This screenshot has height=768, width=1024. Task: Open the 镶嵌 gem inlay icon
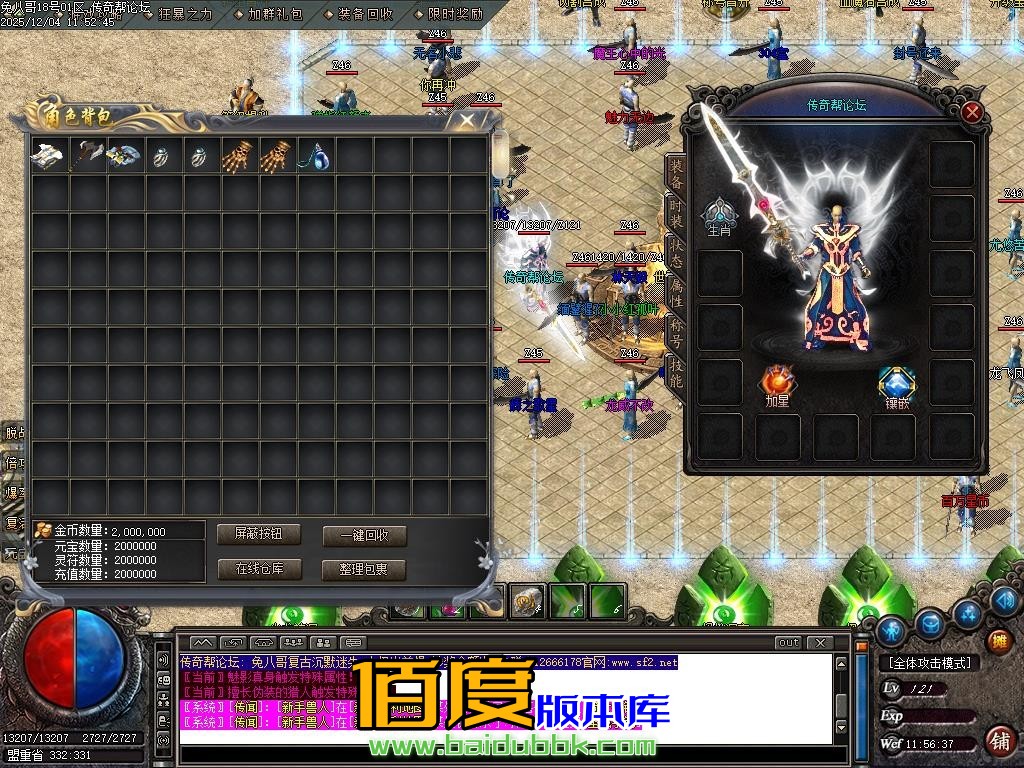pyautogui.click(x=896, y=387)
